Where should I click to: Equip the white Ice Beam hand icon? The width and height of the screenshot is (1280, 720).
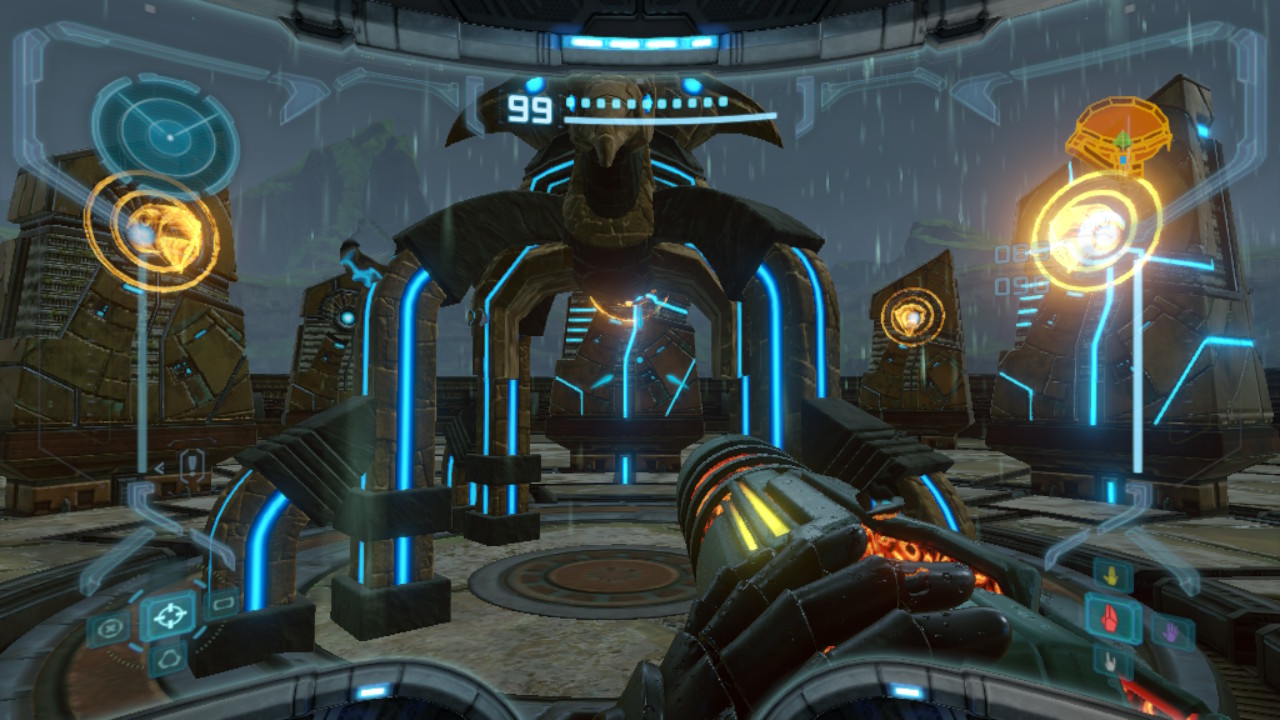[1111, 660]
